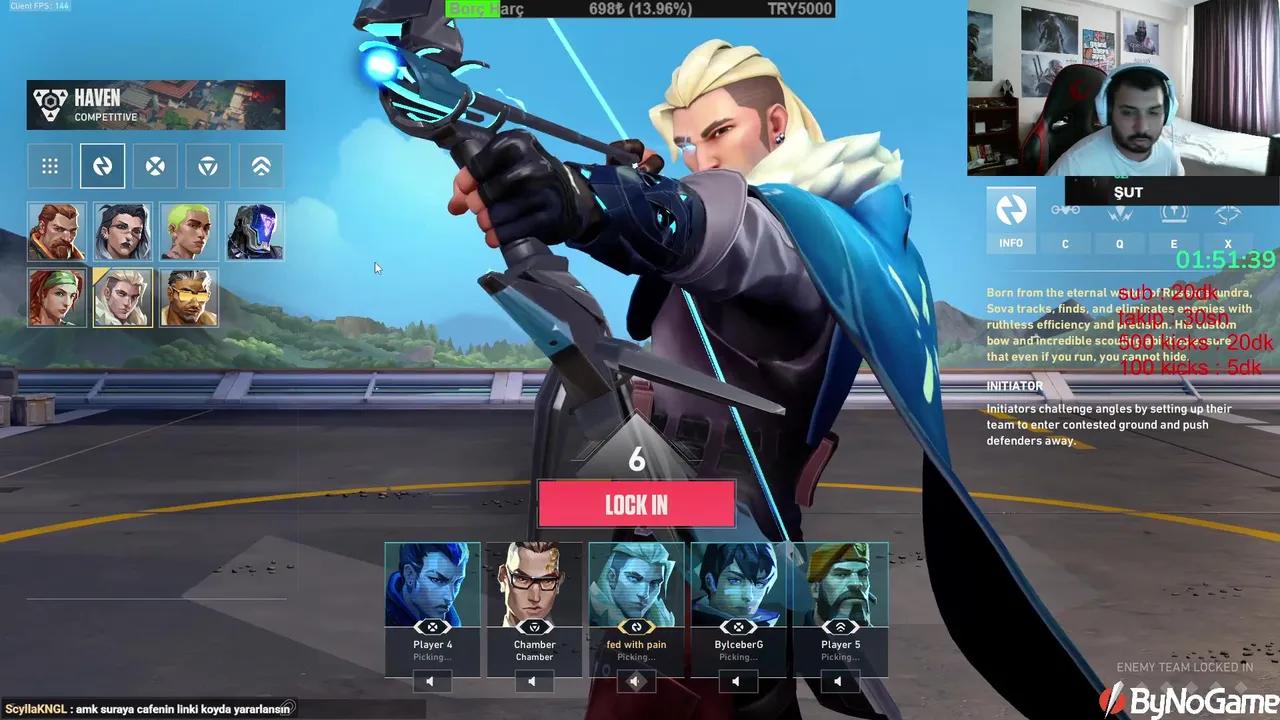
Task: Switch to the INFO tab
Action: pyautogui.click(x=1011, y=243)
